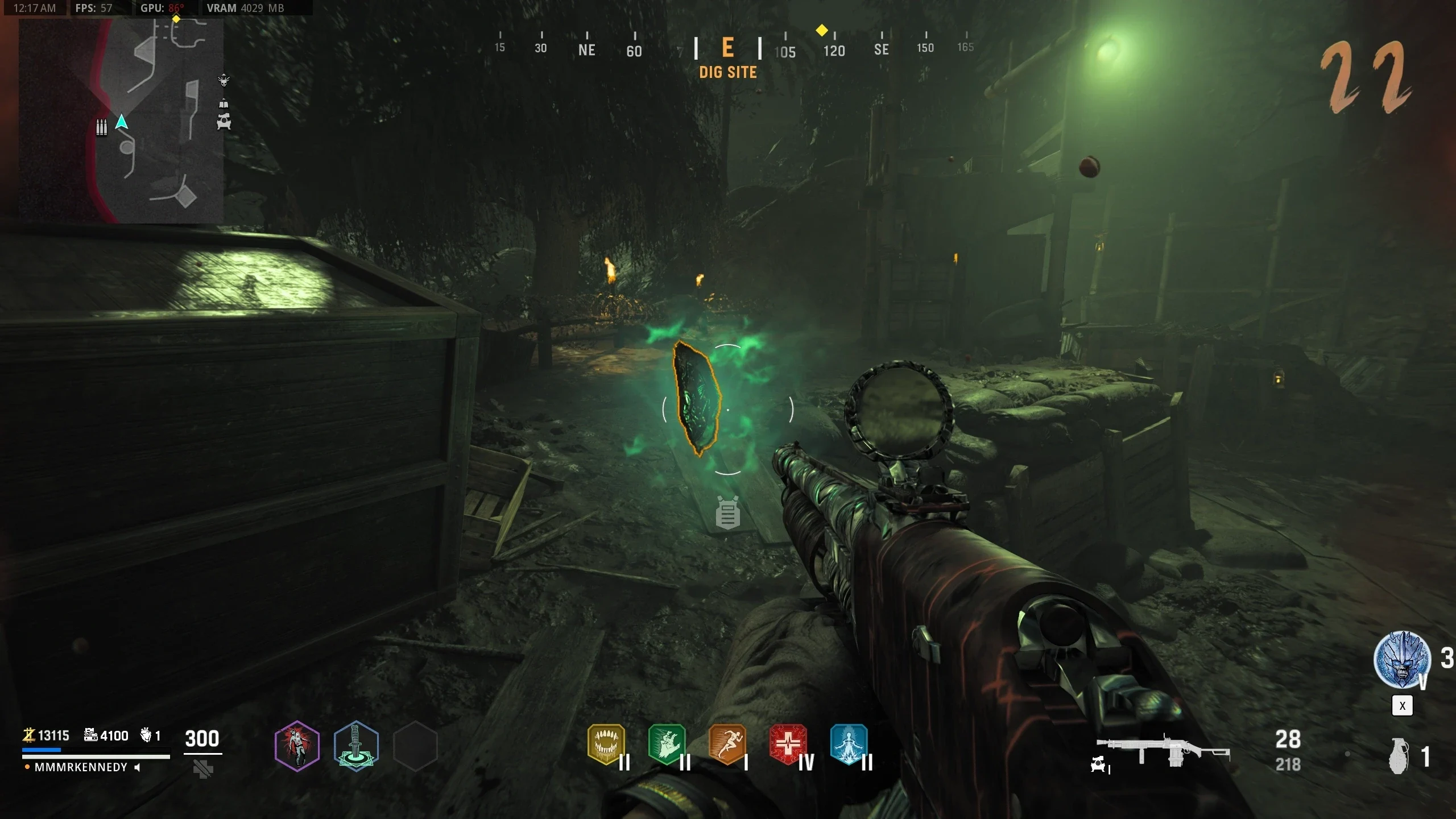1456x819 pixels.
Task: Select the red medical cross Quick Revive perk
Action: 788,744
